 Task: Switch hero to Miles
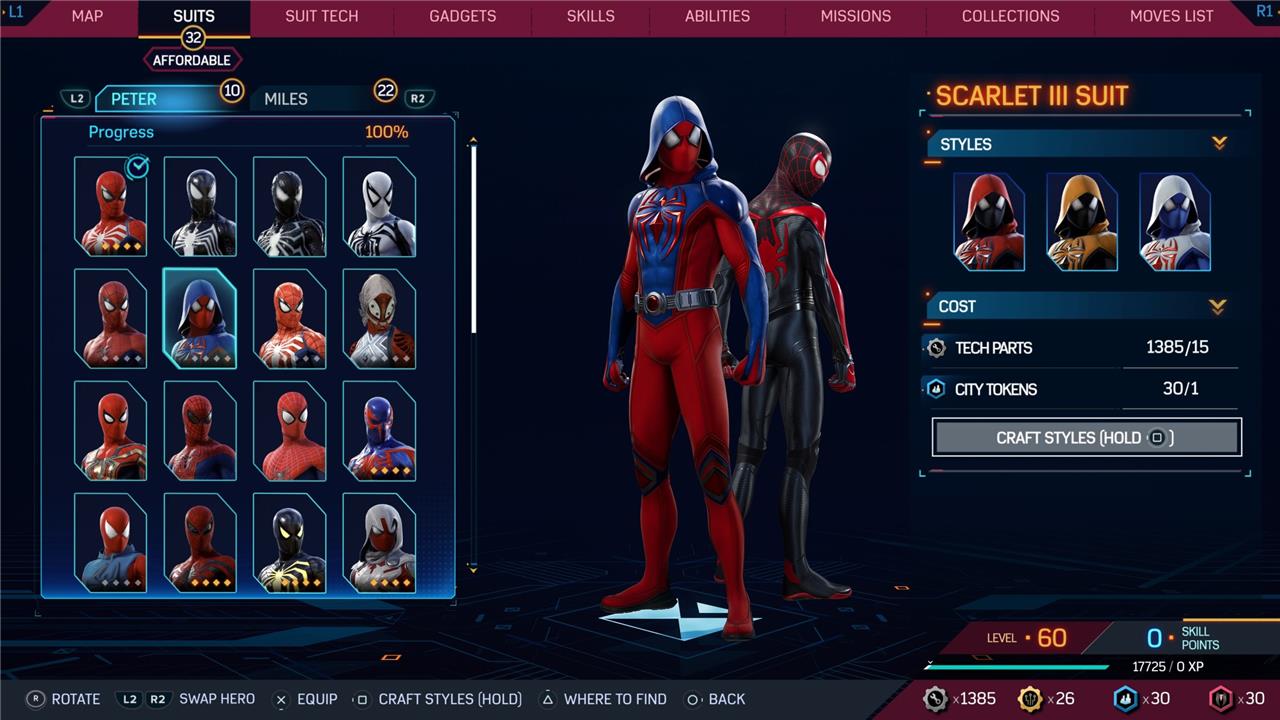point(286,98)
